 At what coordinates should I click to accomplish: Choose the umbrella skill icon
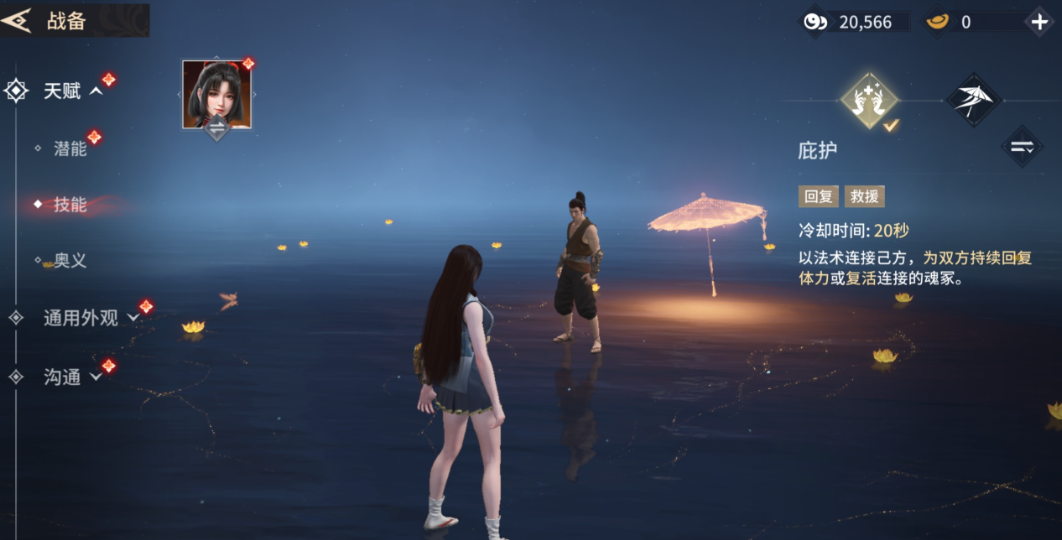973,99
